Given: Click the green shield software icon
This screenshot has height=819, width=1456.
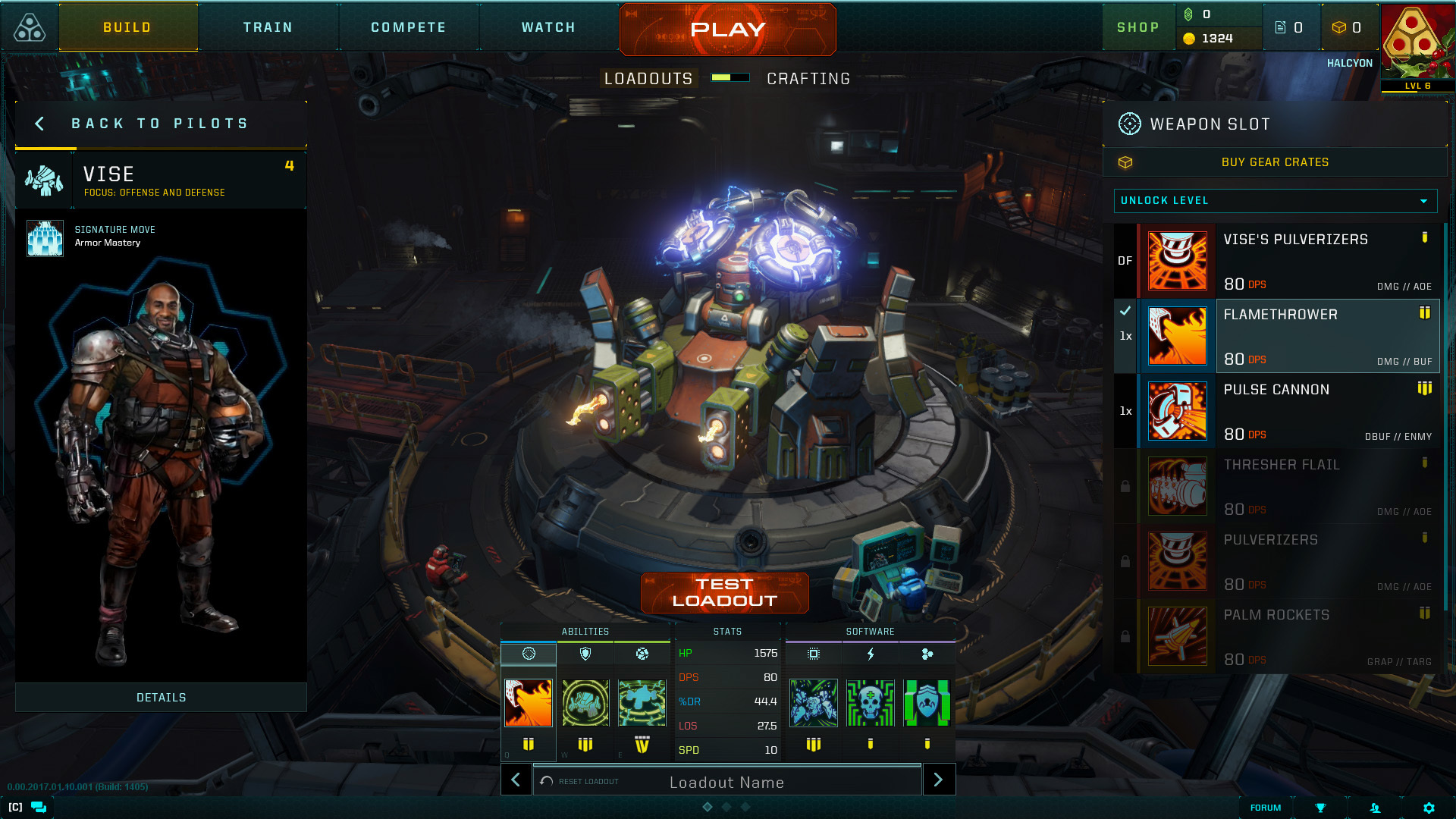Looking at the screenshot, I should coord(927,703).
